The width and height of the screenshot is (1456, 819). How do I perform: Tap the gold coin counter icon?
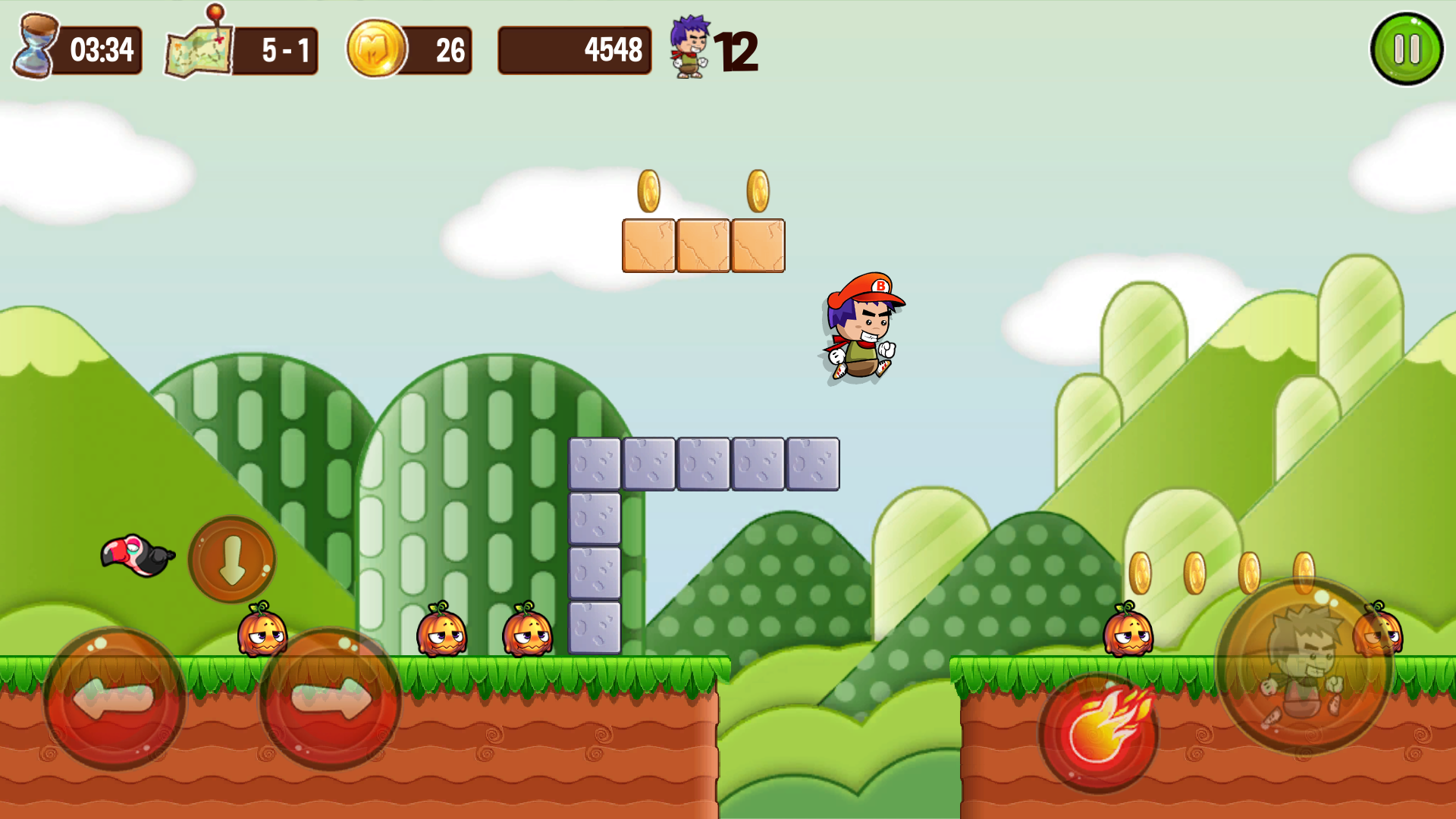(378, 47)
